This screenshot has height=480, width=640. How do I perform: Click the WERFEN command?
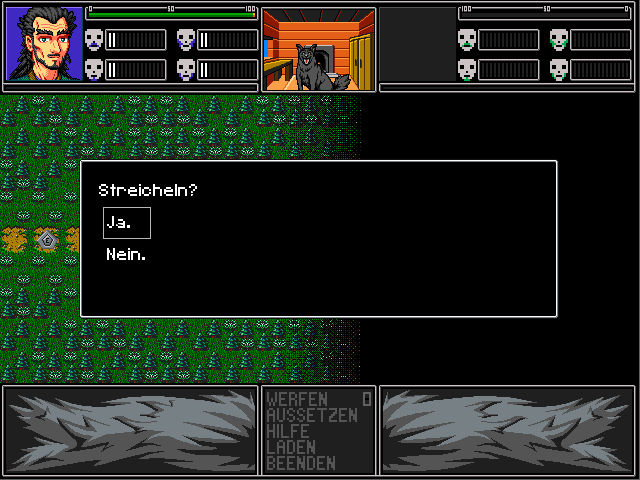(x=297, y=400)
